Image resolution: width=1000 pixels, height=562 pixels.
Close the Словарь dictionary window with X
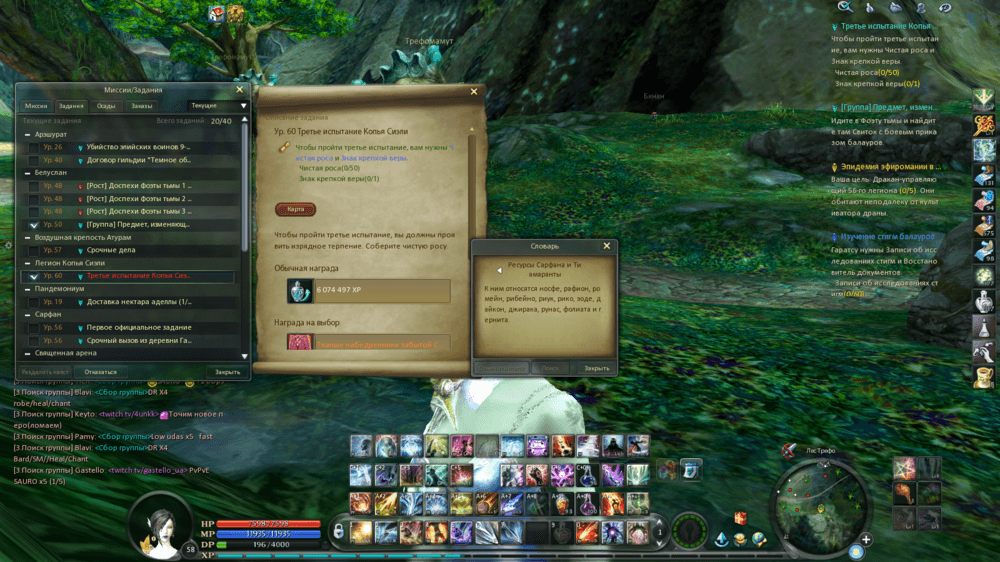point(606,246)
